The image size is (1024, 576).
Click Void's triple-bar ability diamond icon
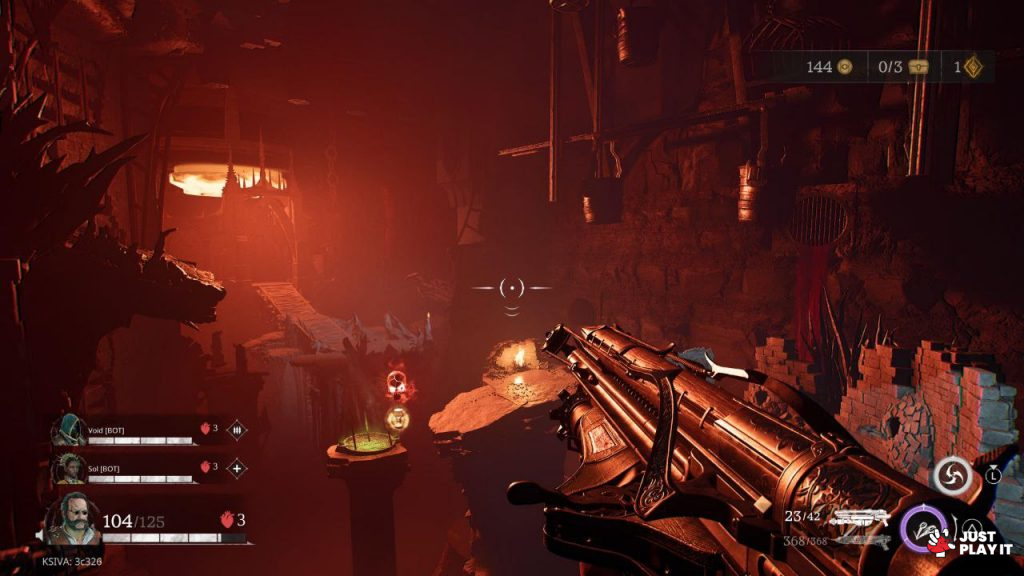coord(237,430)
